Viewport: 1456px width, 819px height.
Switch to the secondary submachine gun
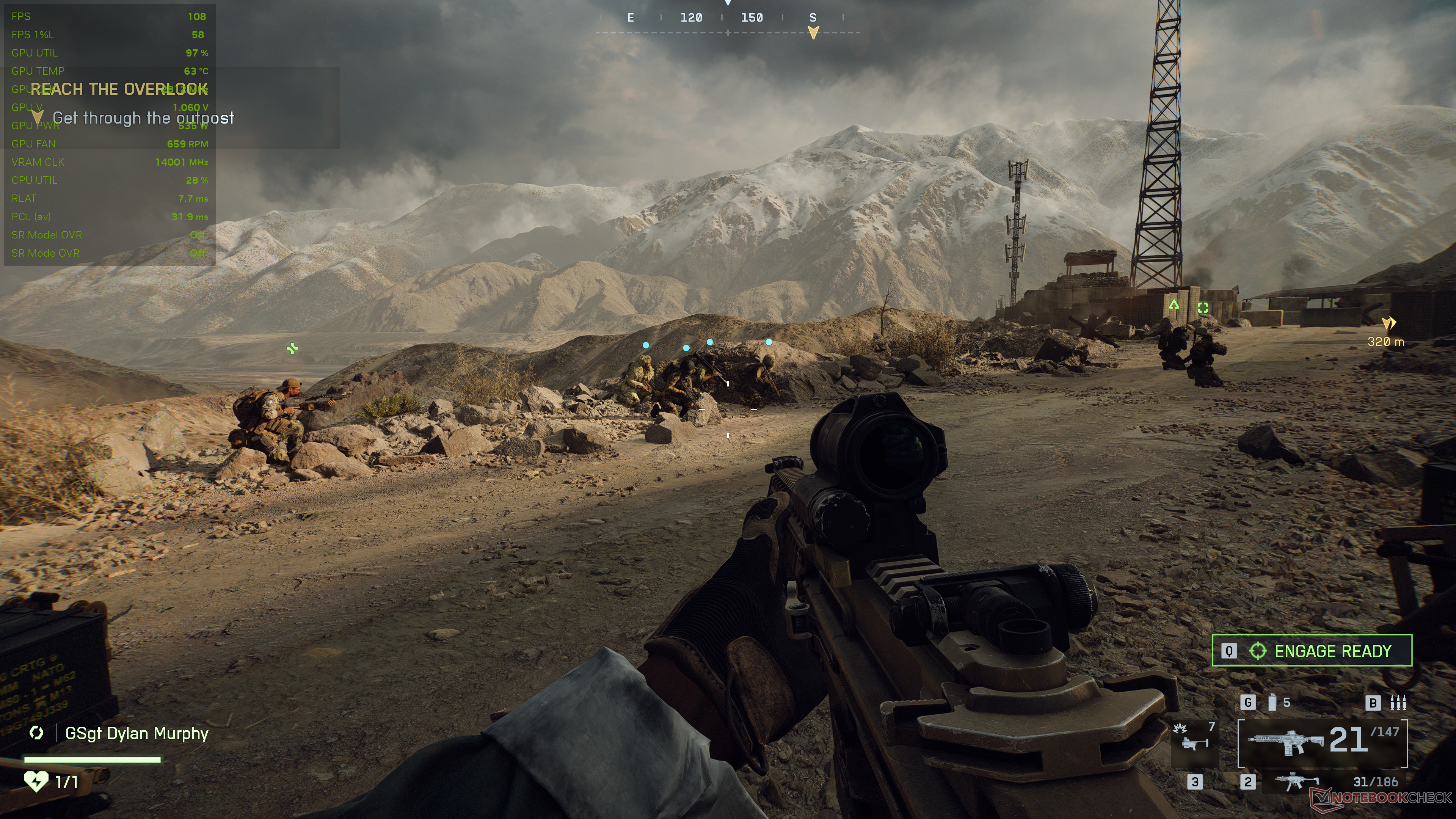tap(1298, 782)
